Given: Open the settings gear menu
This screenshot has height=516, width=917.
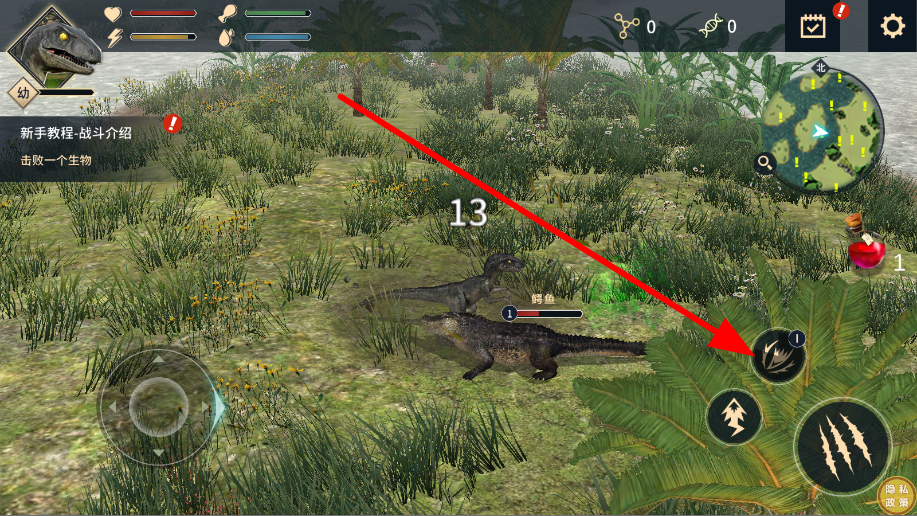Looking at the screenshot, I should coord(891,26).
